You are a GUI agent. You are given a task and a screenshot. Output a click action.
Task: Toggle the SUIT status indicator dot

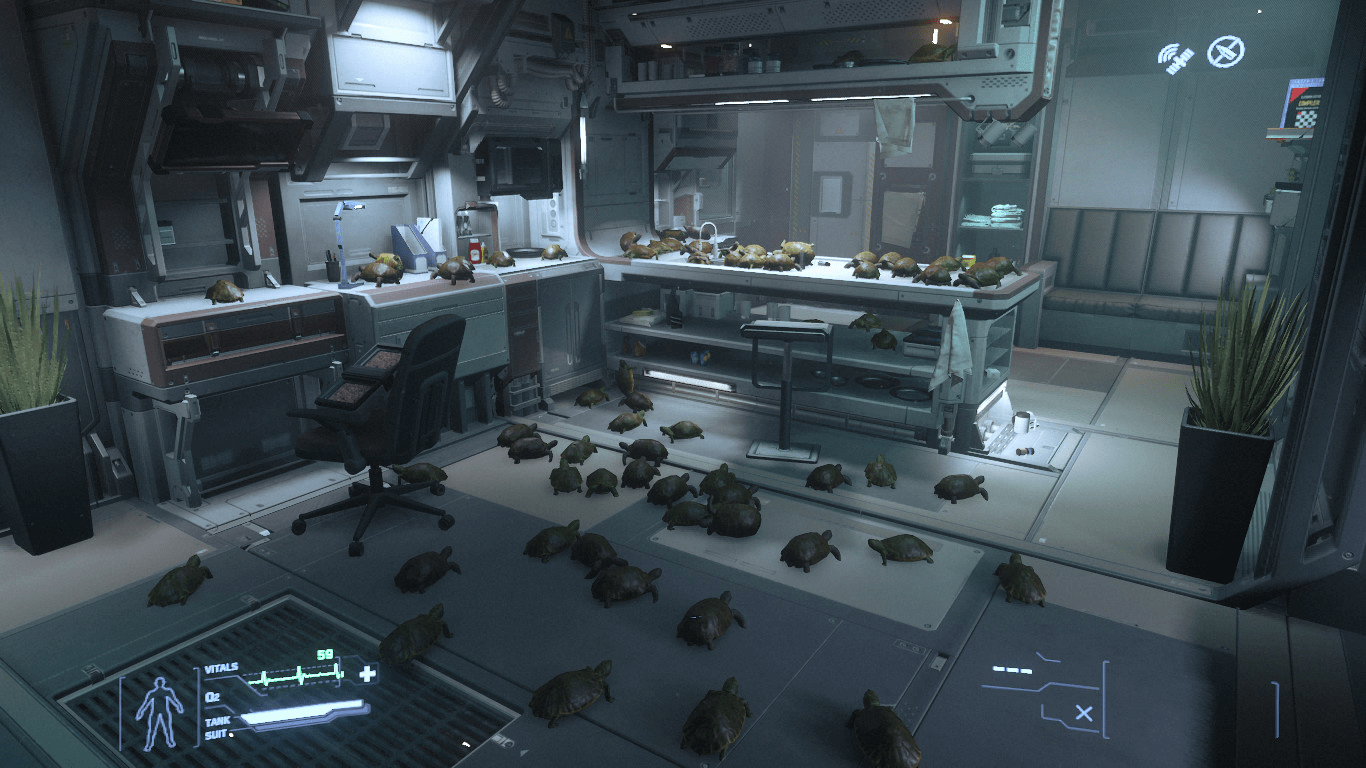tap(231, 733)
